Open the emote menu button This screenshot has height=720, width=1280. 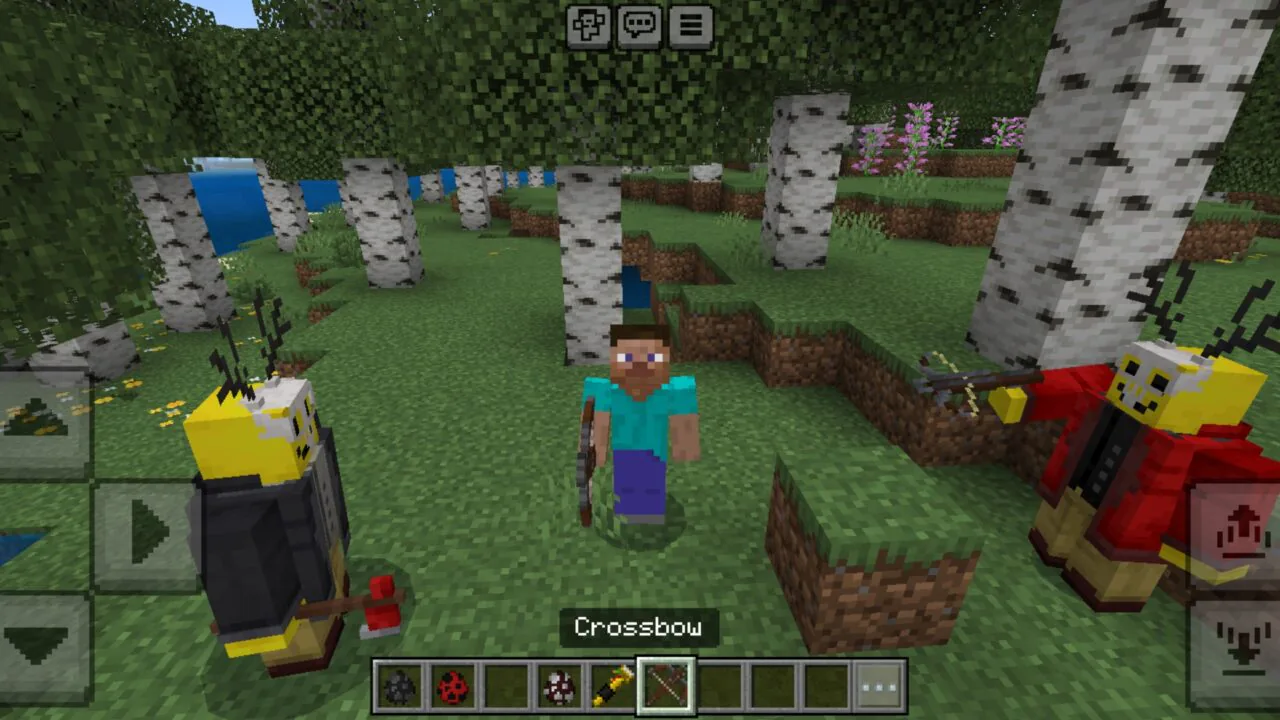pos(589,26)
